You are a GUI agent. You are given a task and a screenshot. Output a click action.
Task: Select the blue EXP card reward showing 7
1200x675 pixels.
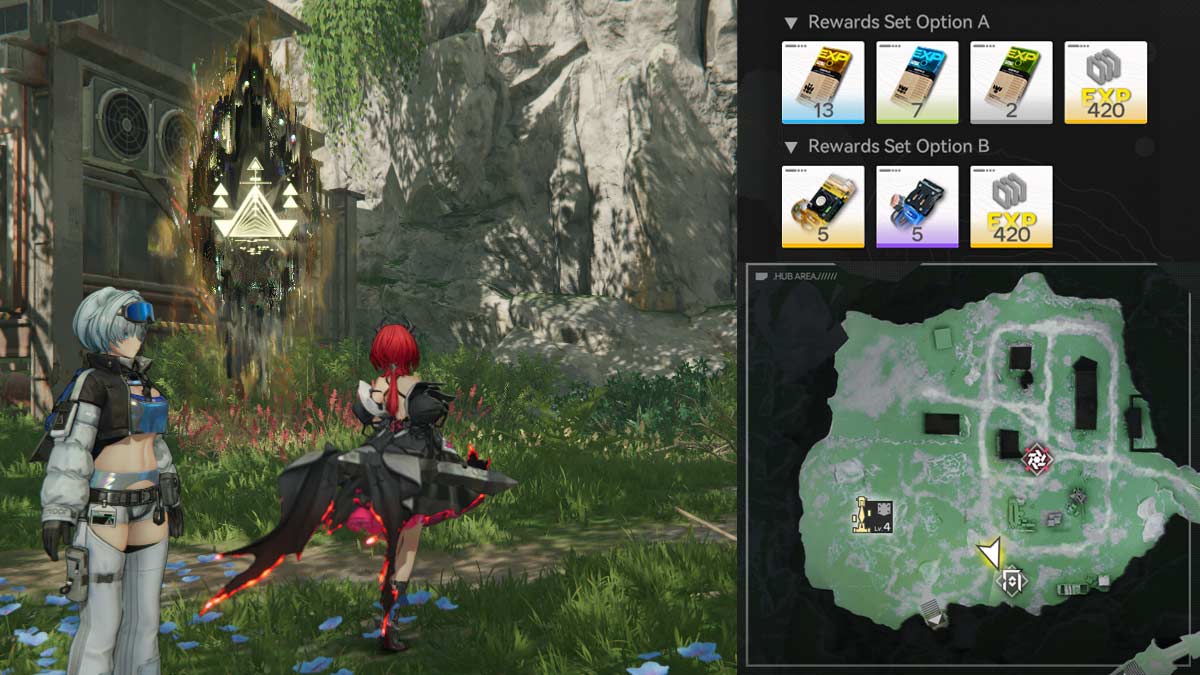click(917, 82)
